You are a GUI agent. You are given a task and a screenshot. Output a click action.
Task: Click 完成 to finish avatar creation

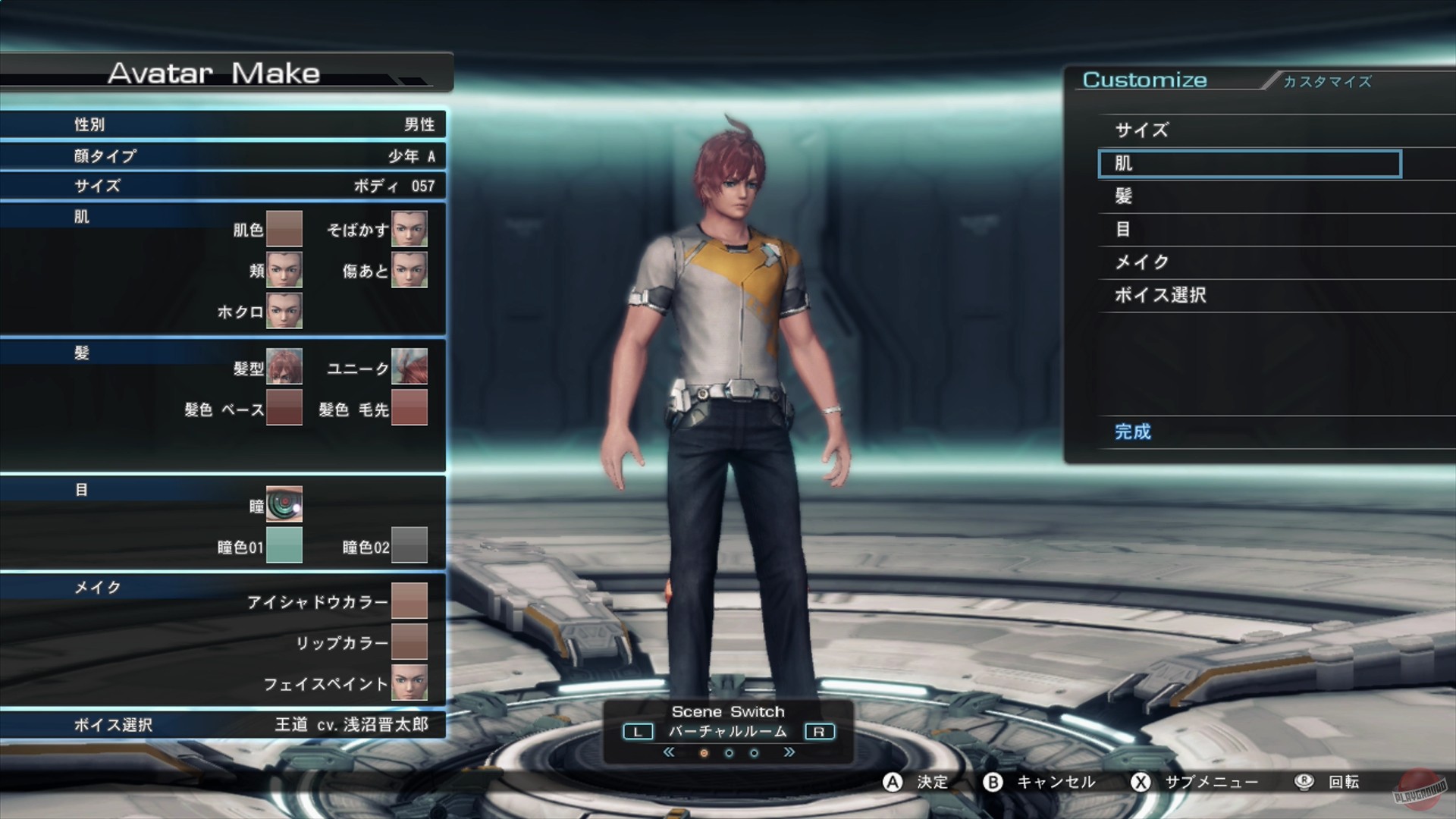[x=1131, y=431]
